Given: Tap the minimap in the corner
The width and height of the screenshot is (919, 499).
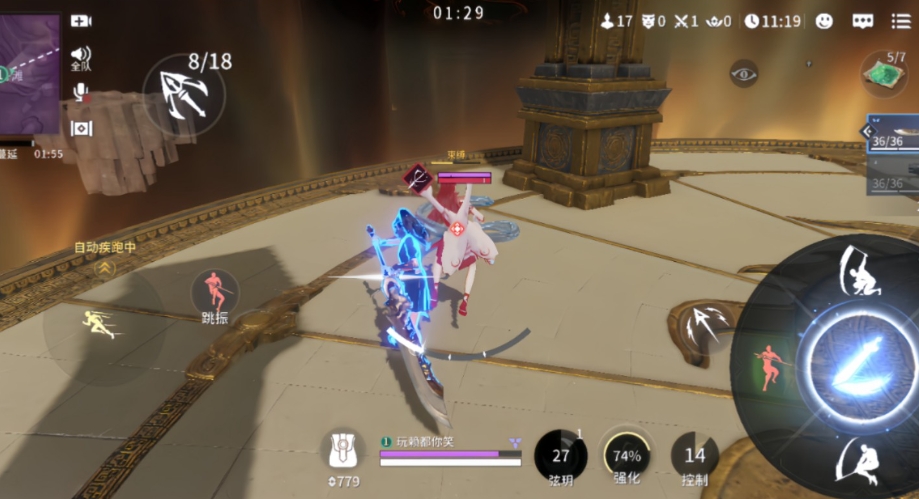Looking at the screenshot, I should [28, 75].
